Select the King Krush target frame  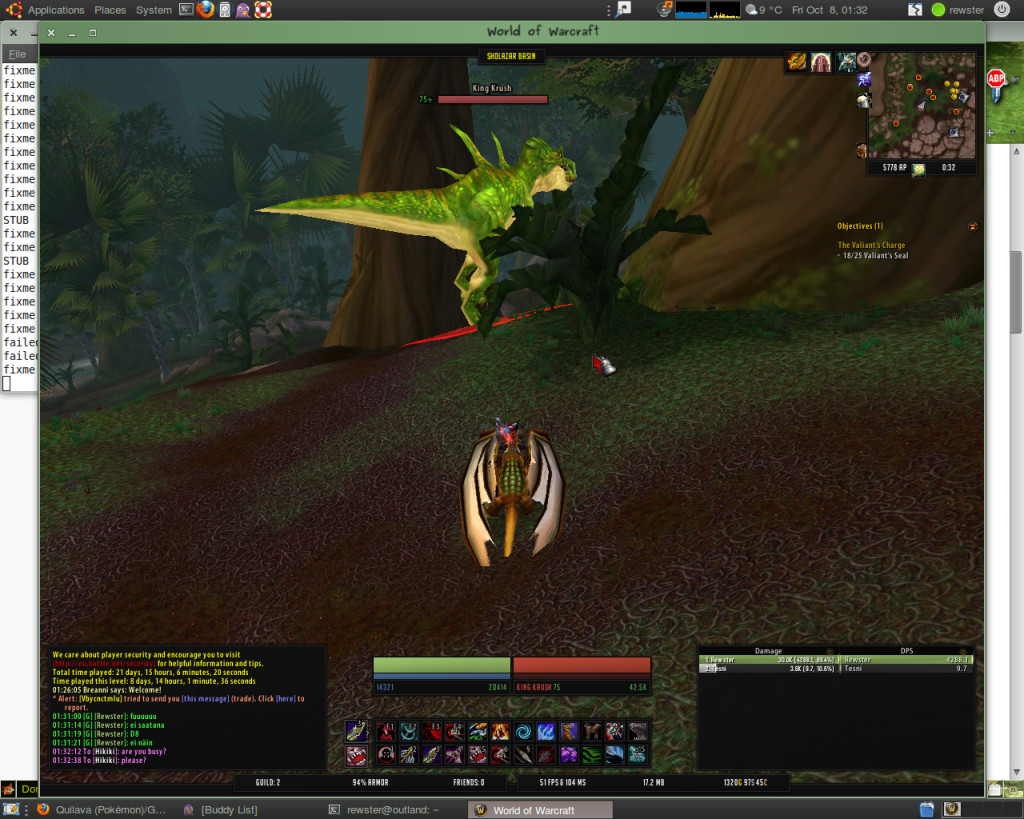[x=581, y=666]
